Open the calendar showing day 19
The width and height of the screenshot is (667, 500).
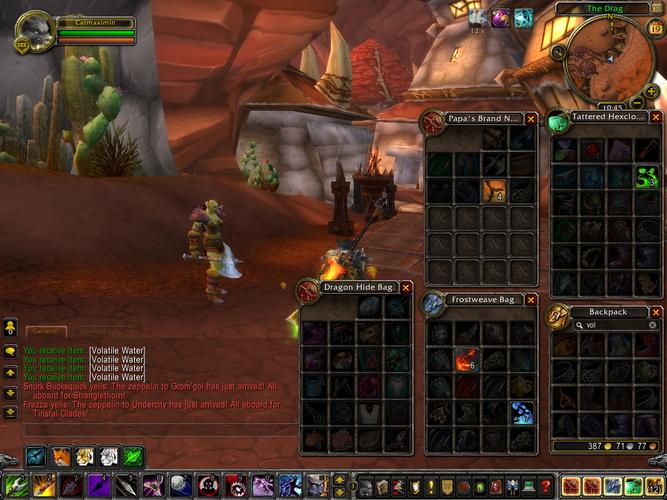click(x=655, y=29)
